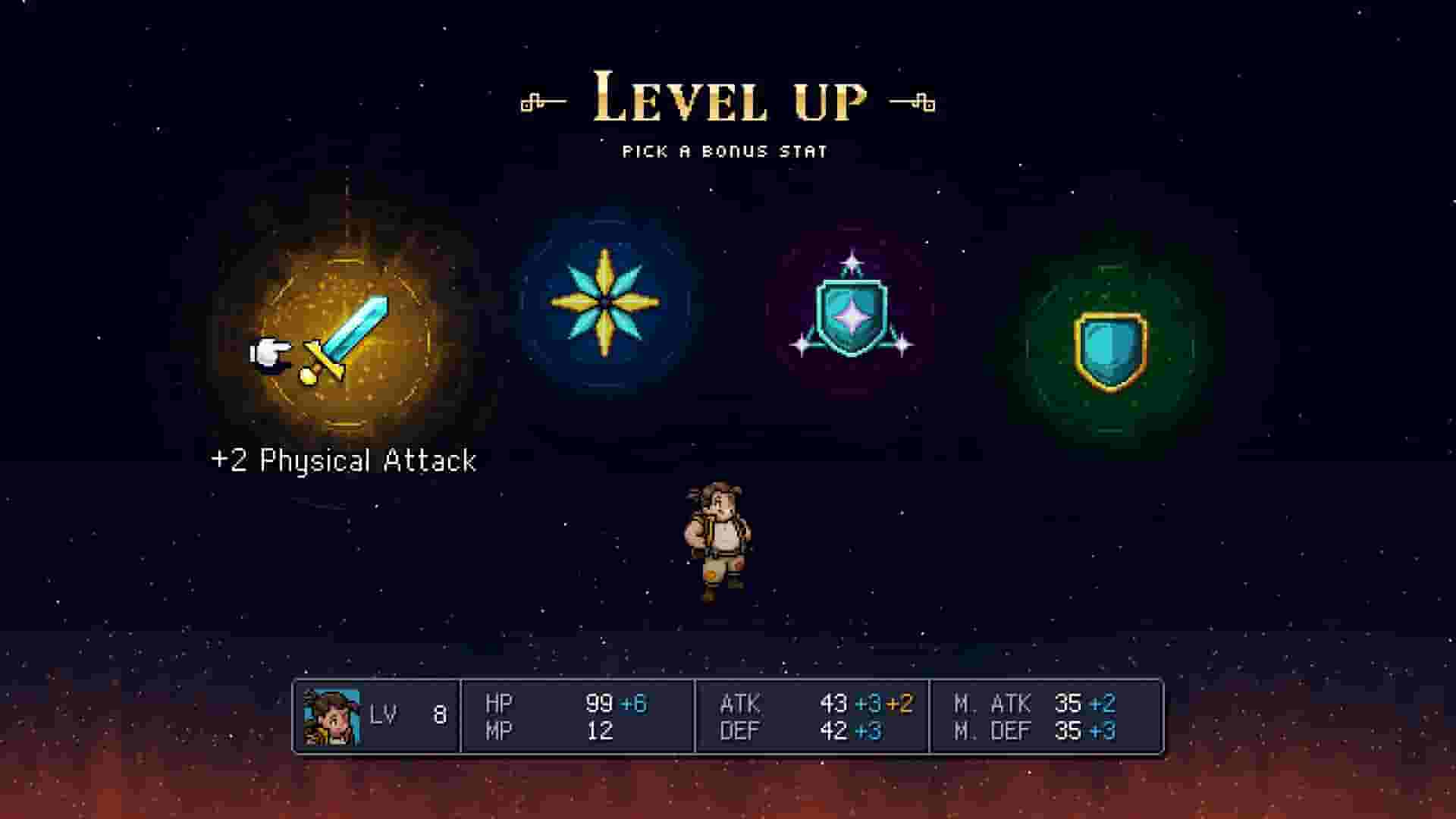Select the sparkling magic shield icon

pos(853,311)
